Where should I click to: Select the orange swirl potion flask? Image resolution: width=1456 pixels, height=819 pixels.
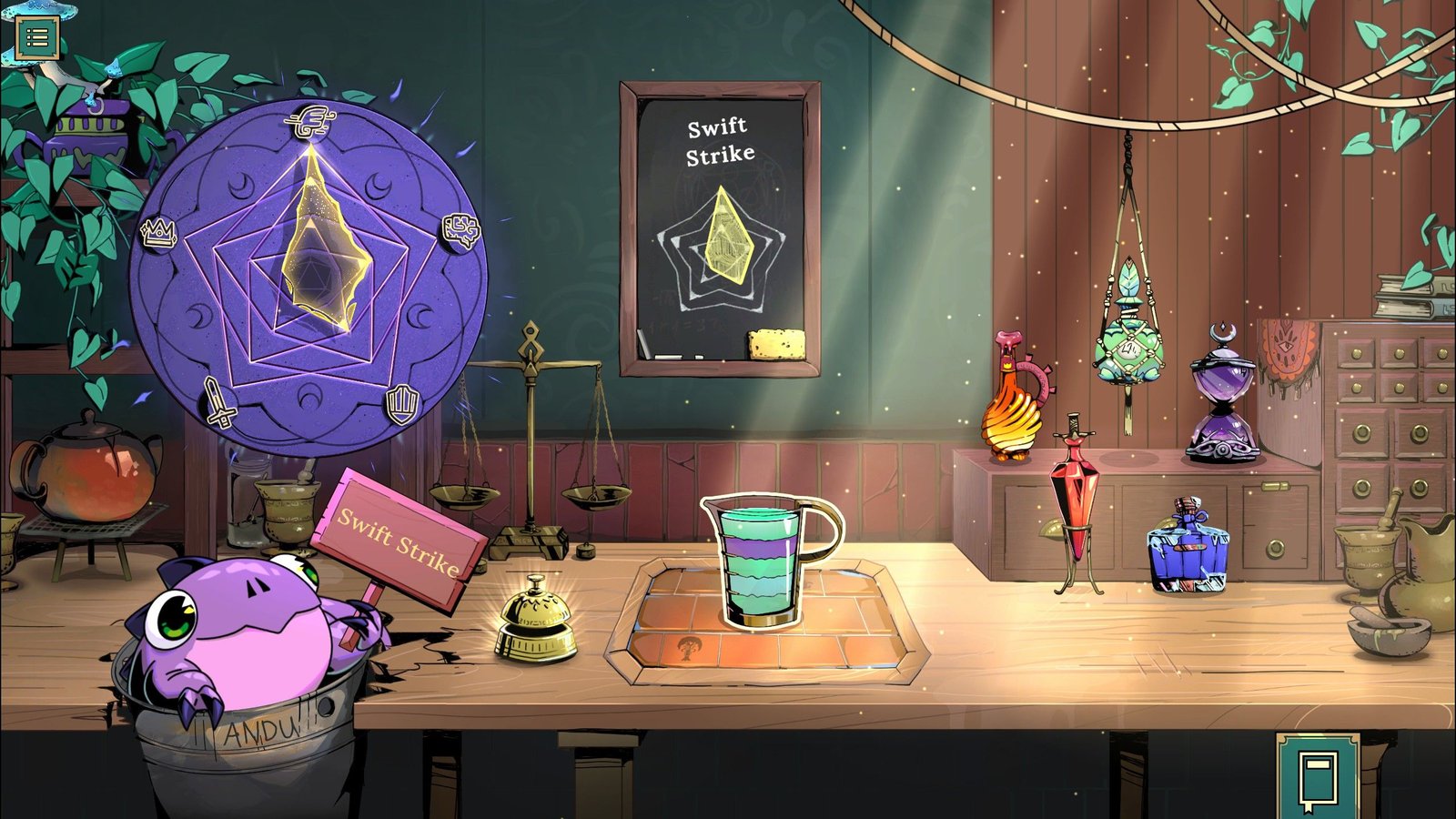point(1015,403)
